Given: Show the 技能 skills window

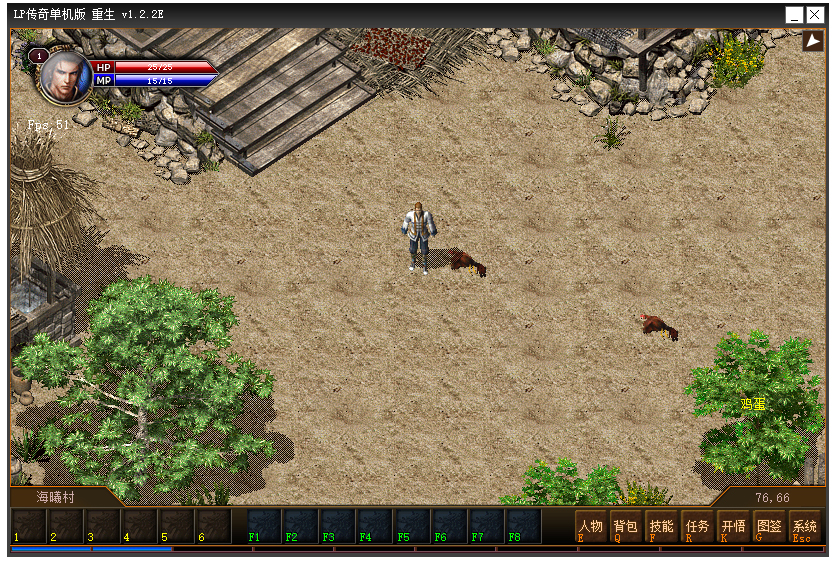Looking at the screenshot, I should pos(661,527).
